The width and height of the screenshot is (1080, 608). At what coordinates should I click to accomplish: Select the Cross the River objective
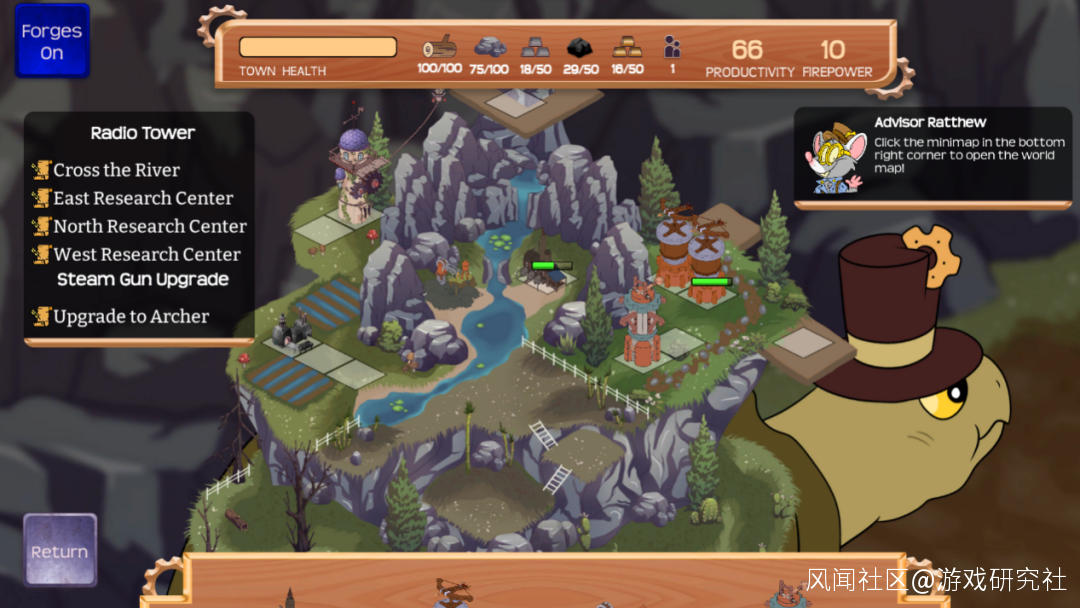point(116,170)
